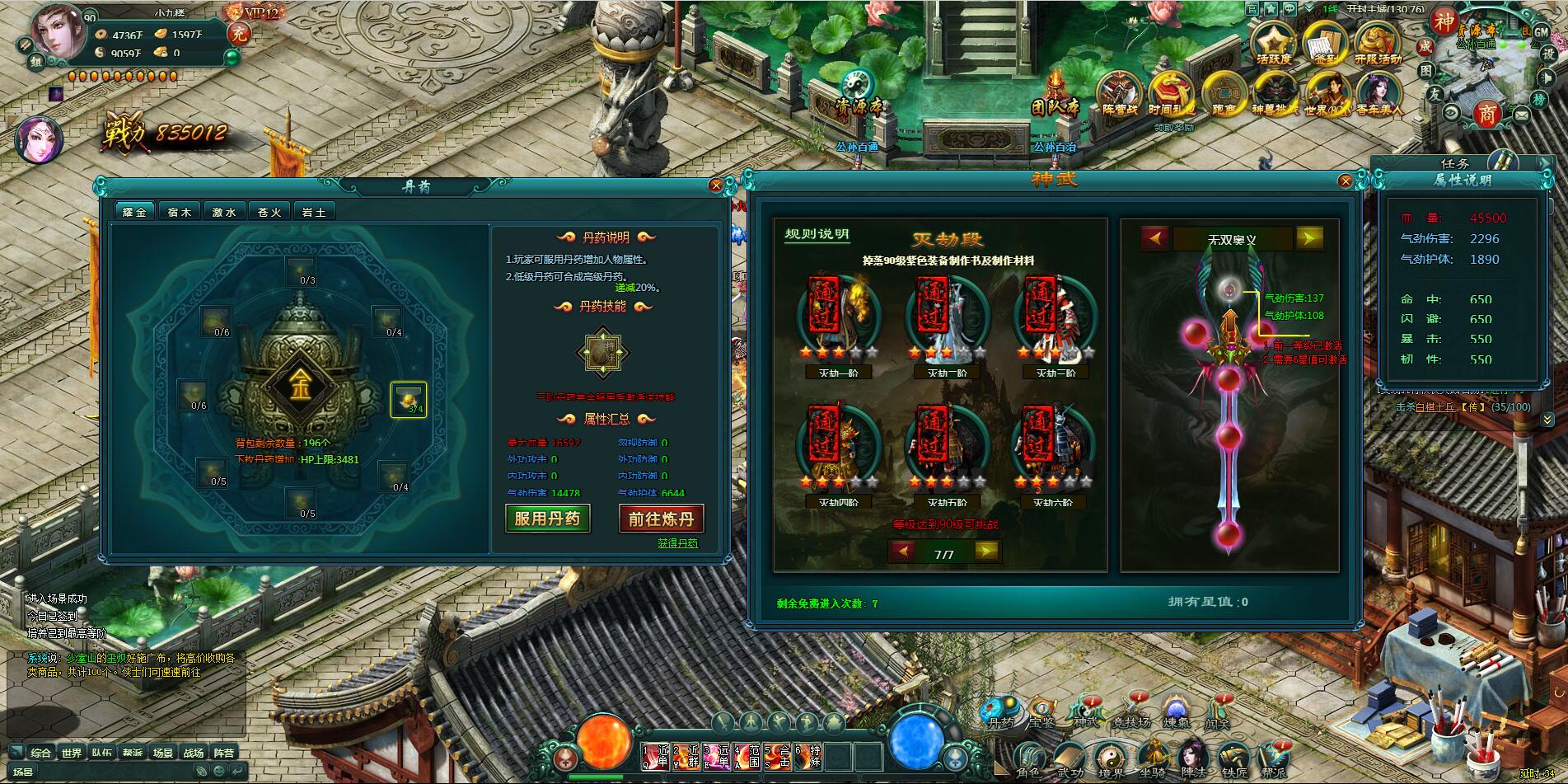The image size is (1568, 784).
Task: Open the 获得丹药 link
Action: point(677,543)
